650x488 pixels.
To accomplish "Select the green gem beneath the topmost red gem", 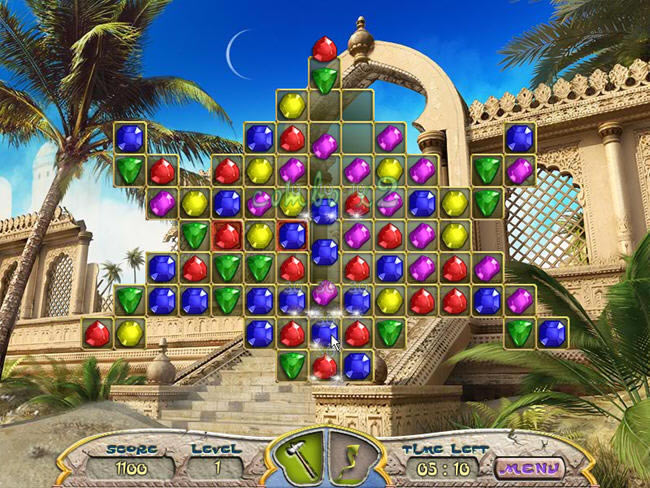I will click(324, 79).
